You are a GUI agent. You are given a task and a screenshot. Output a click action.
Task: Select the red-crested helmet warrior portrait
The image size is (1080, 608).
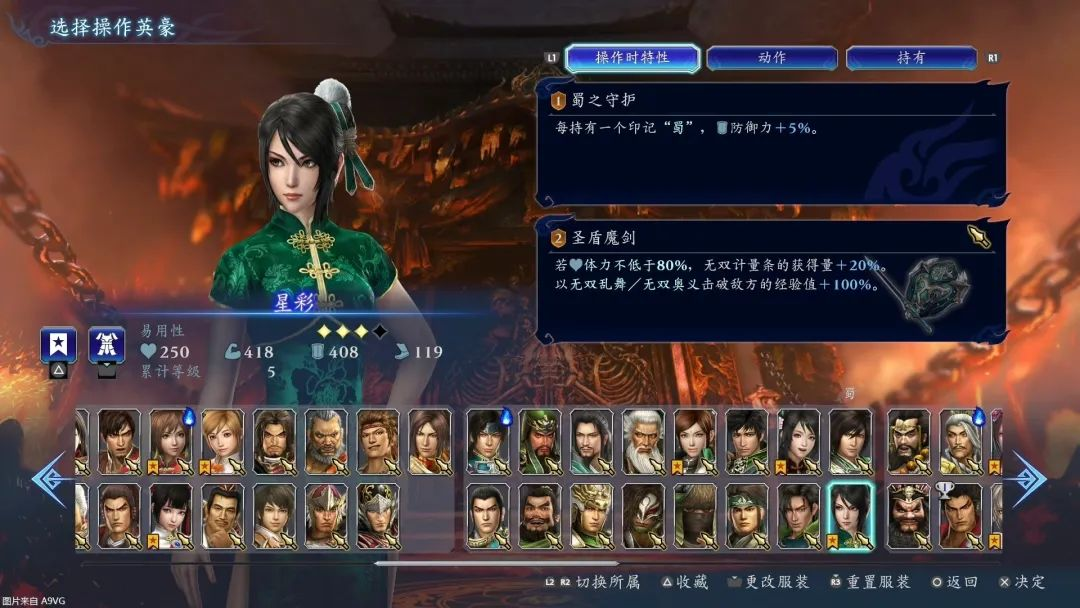point(326,515)
